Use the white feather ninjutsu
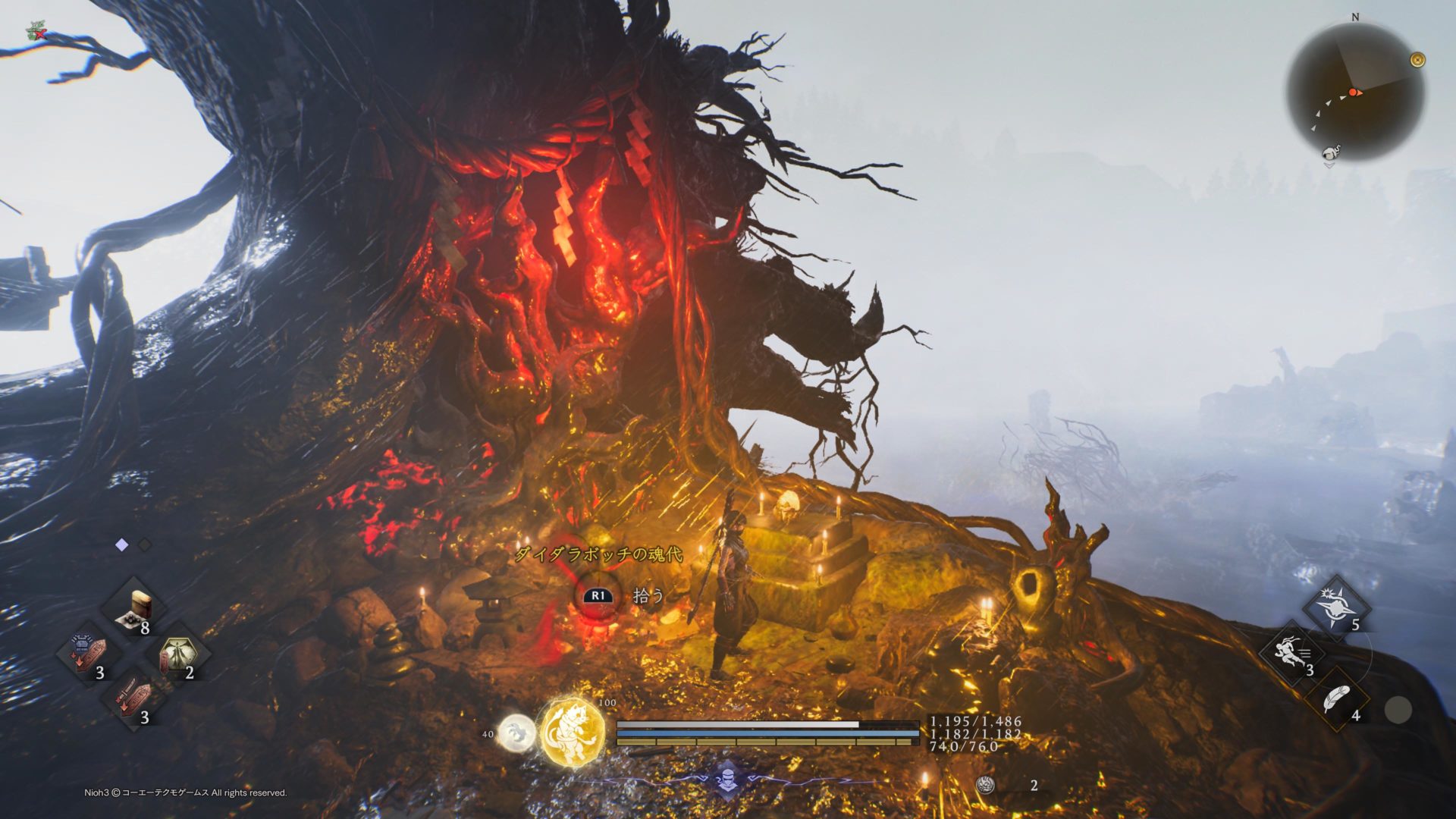The height and width of the screenshot is (819, 1456). [x=1336, y=699]
